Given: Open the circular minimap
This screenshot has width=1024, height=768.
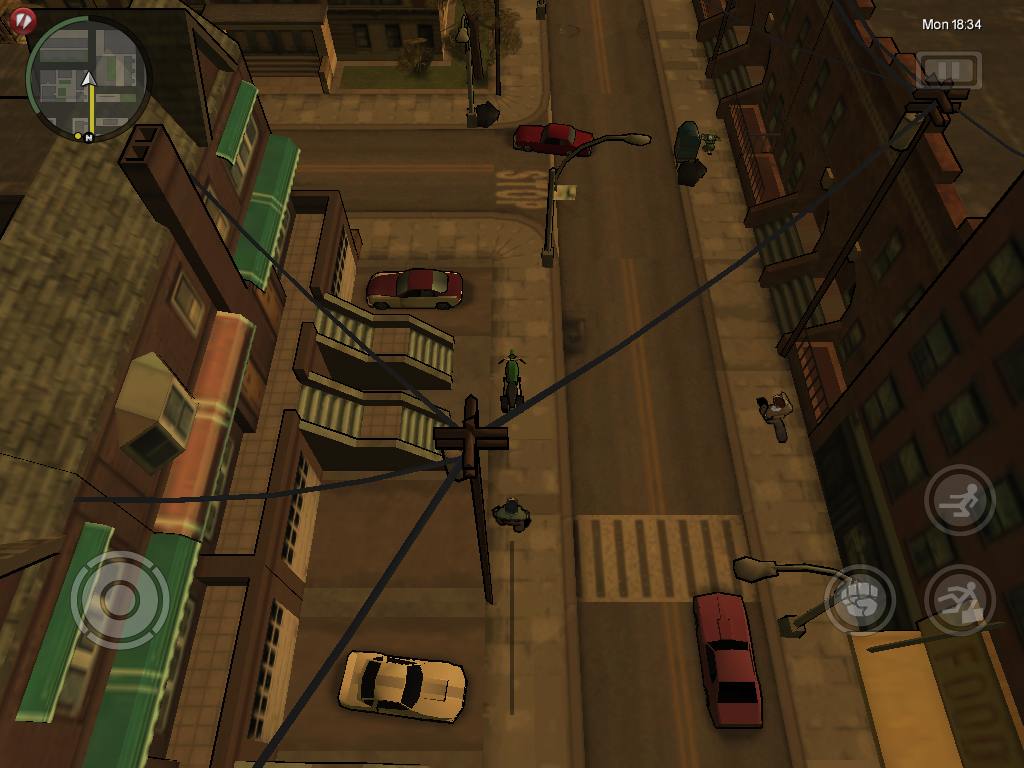Looking at the screenshot, I should 88,79.
